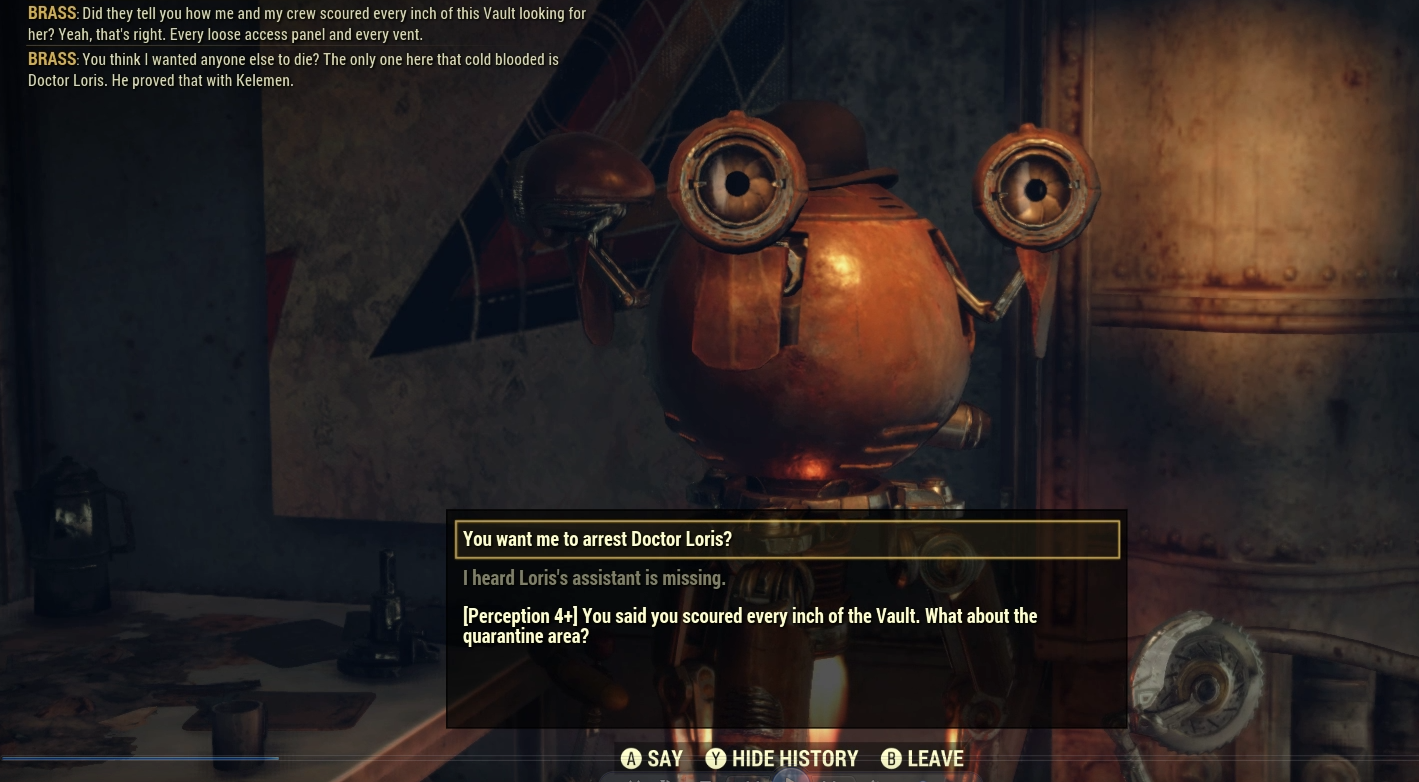Click the blue progress bar at bottom left
This screenshot has width=1419, height=782.
coord(140,758)
